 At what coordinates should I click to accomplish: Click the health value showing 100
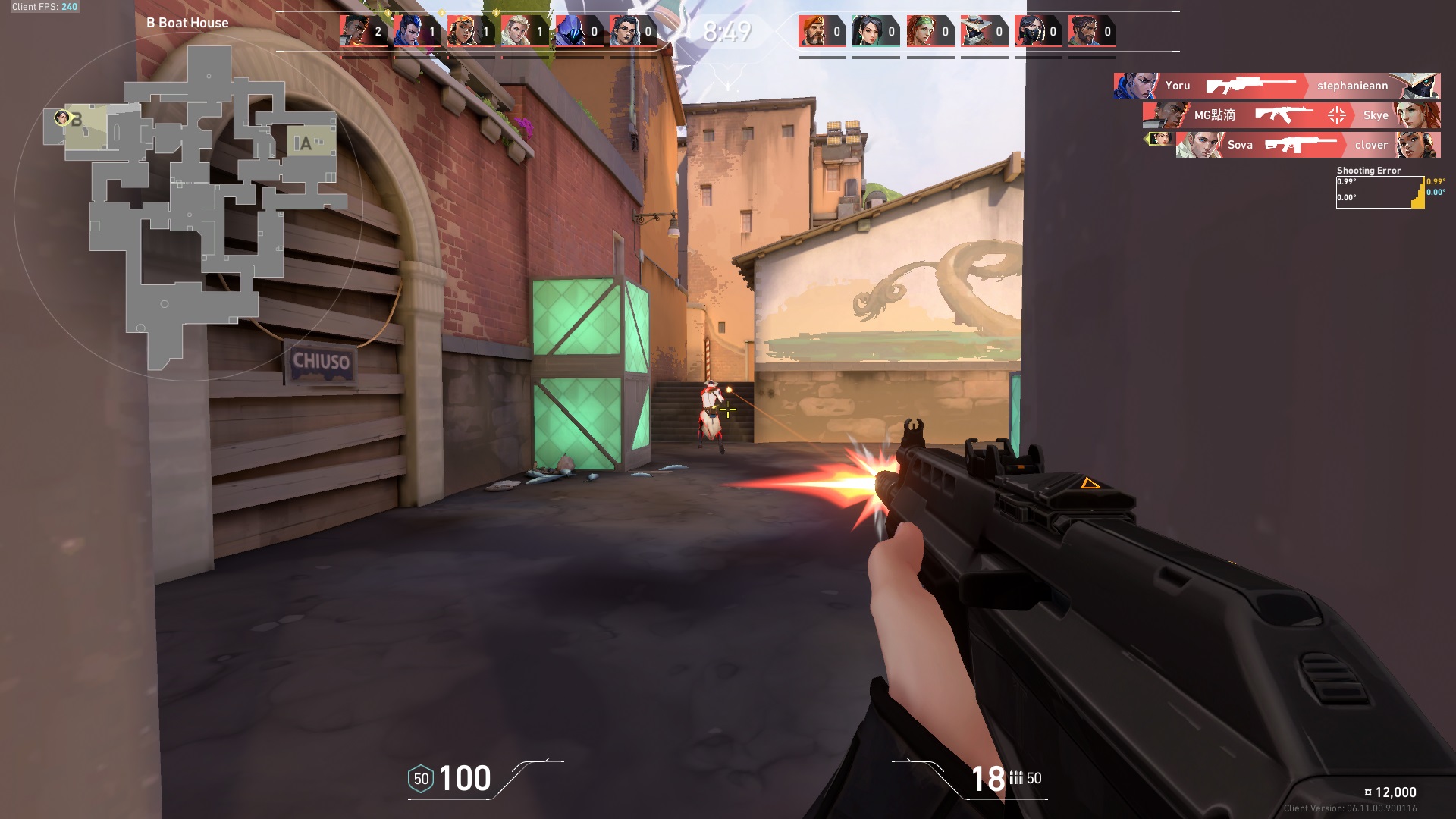coord(465,777)
